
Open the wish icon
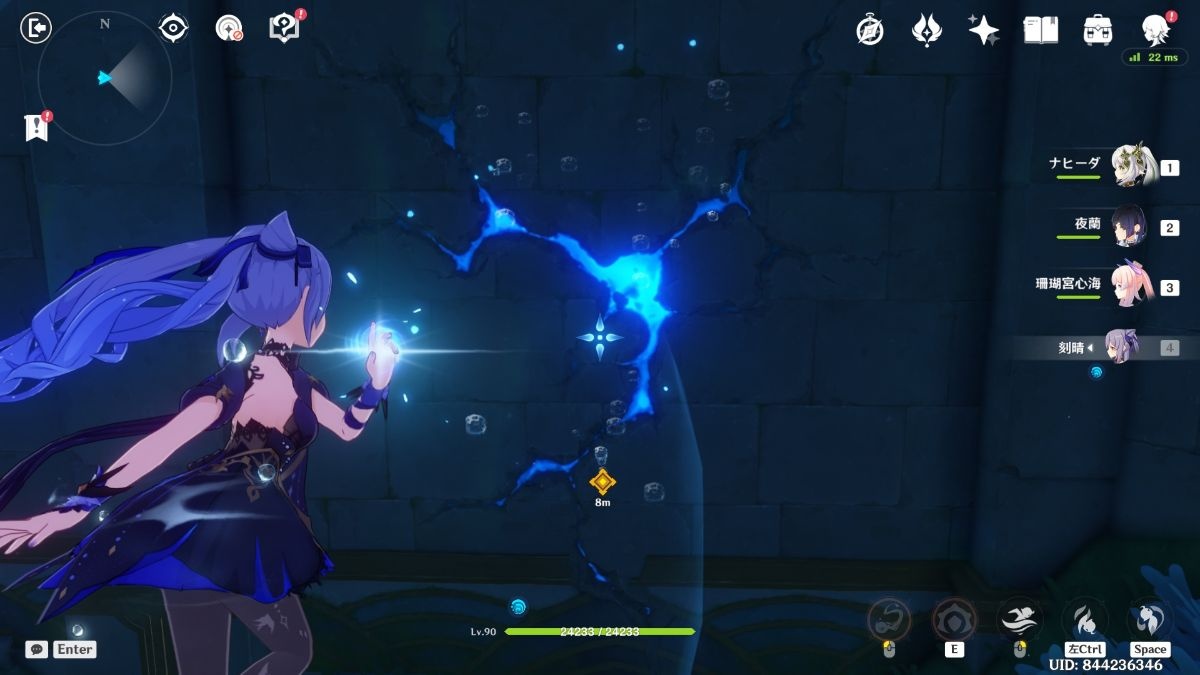(927, 30)
